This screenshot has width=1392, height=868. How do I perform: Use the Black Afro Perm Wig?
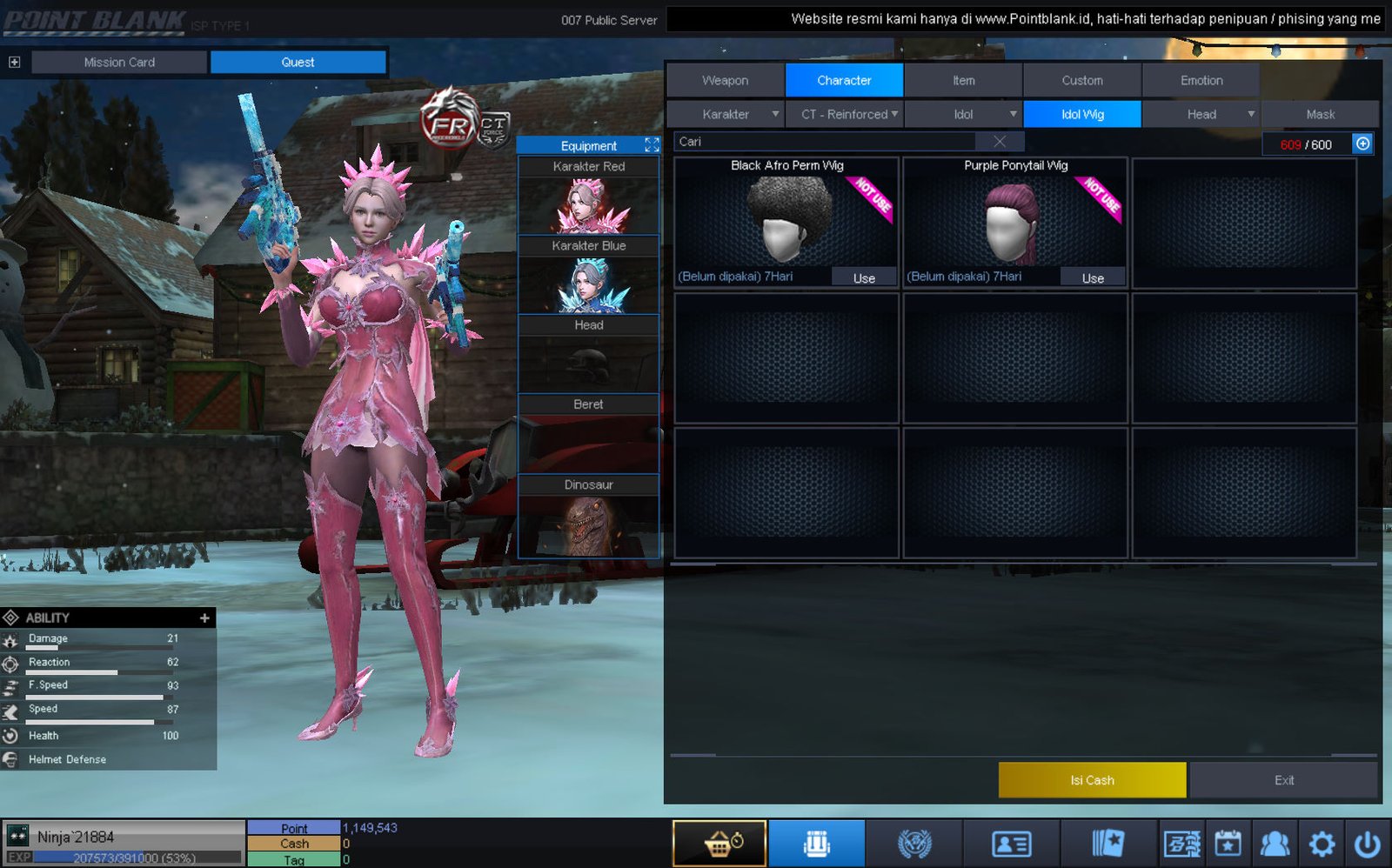(864, 277)
